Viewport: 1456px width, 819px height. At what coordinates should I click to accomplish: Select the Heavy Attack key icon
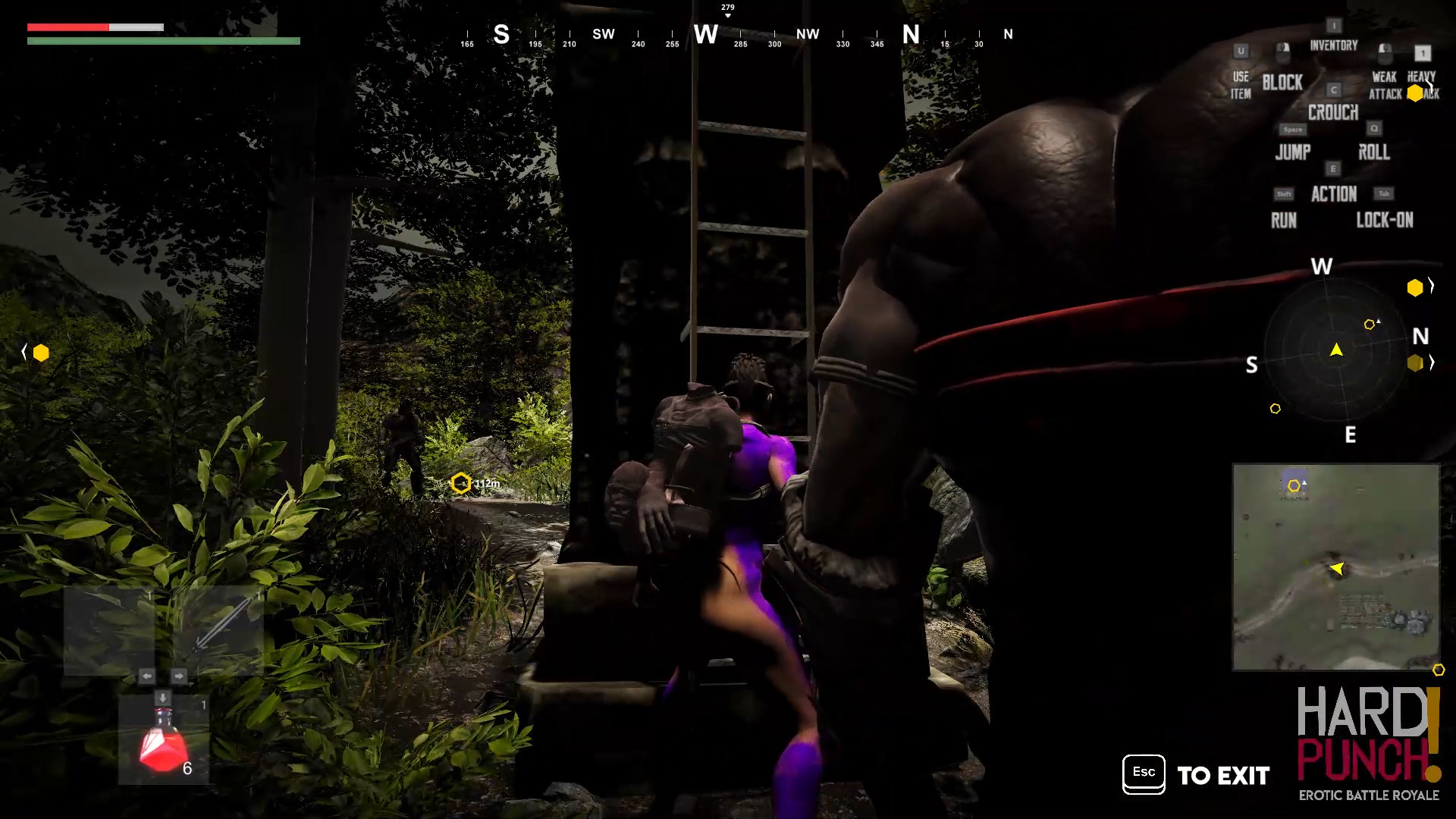(1423, 54)
